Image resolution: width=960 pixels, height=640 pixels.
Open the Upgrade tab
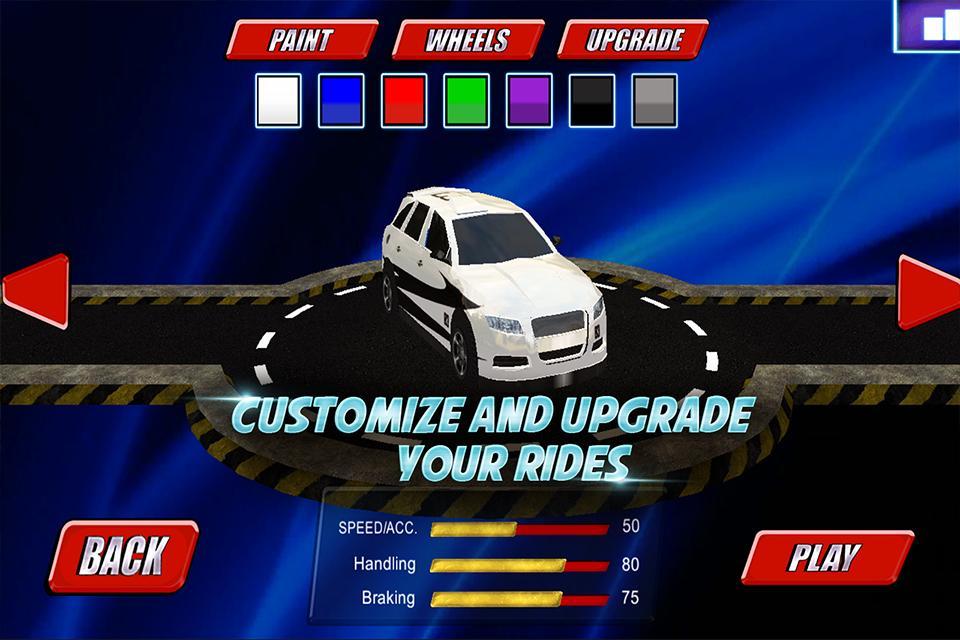[633, 41]
